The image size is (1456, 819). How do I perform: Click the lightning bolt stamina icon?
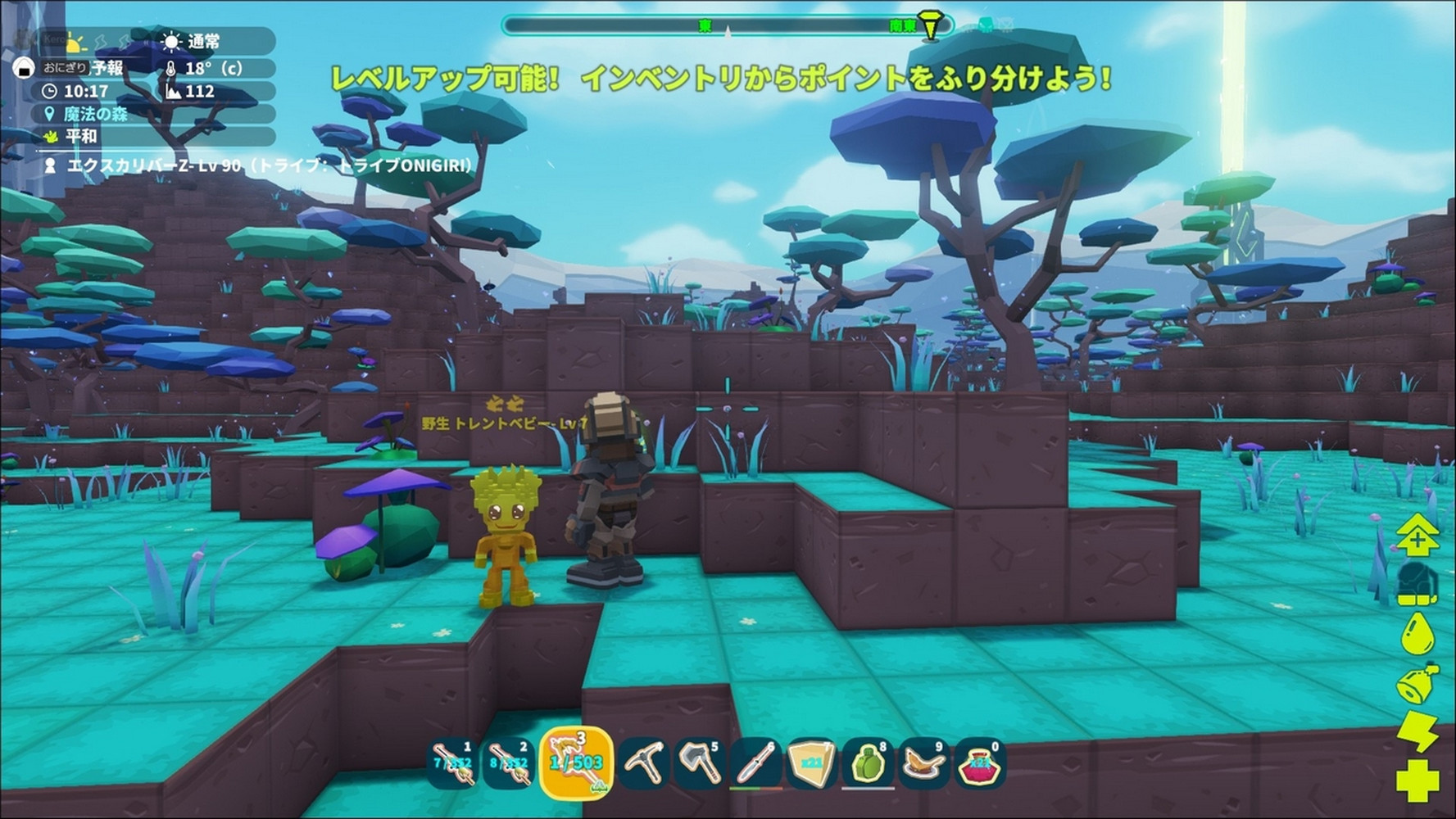point(1417,731)
